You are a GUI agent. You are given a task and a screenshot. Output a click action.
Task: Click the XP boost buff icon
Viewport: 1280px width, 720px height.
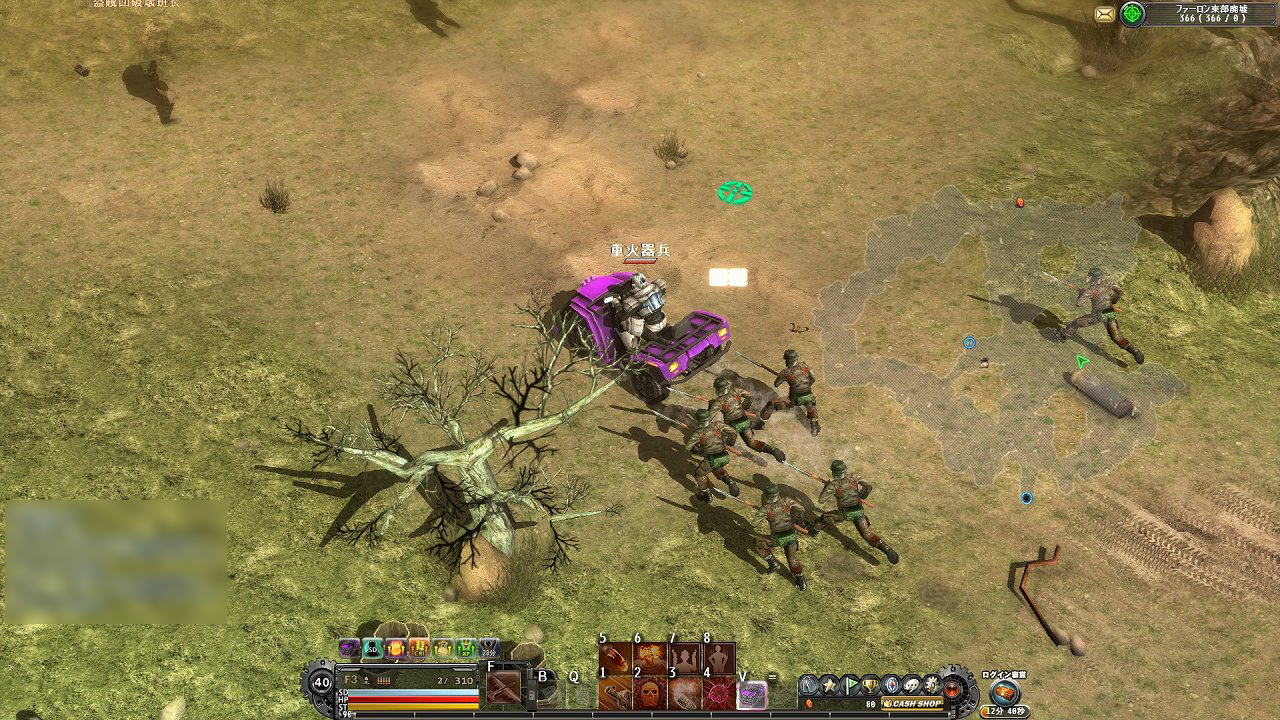tap(465, 650)
